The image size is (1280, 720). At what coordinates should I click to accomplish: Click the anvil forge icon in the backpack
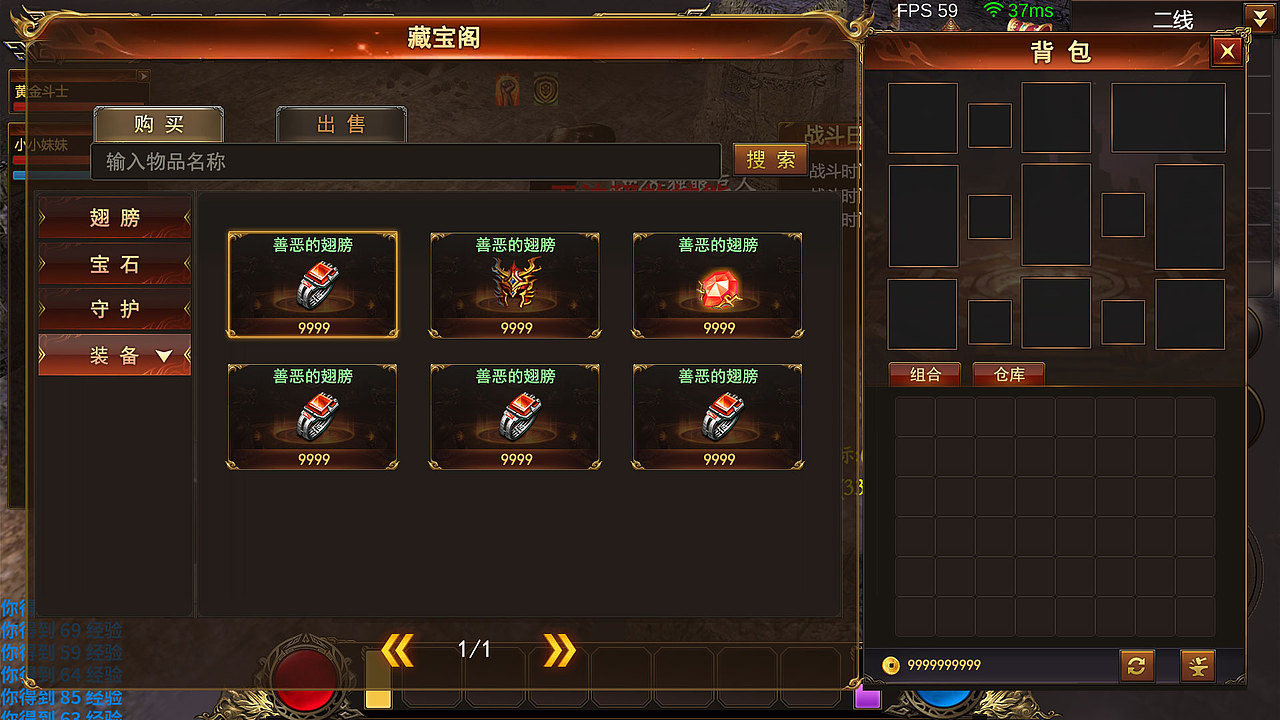pos(1196,665)
